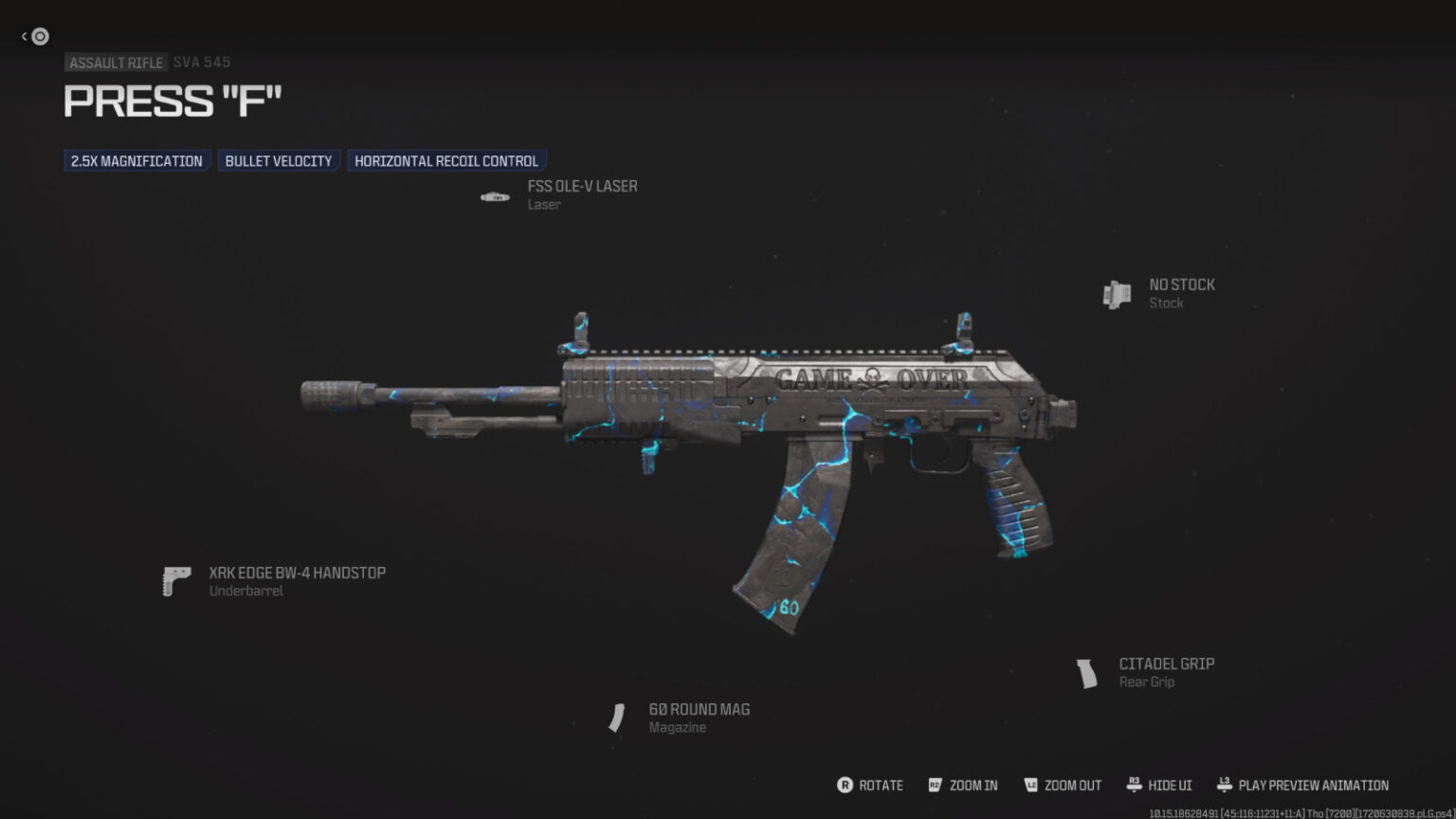Click the 60 Round Mag magazine icon

click(617, 718)
